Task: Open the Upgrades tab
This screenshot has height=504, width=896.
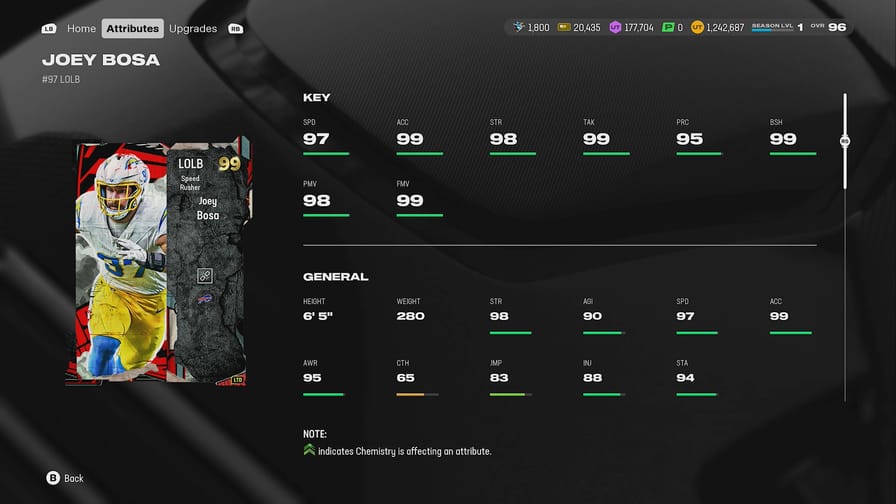Action: pos(193,28)
